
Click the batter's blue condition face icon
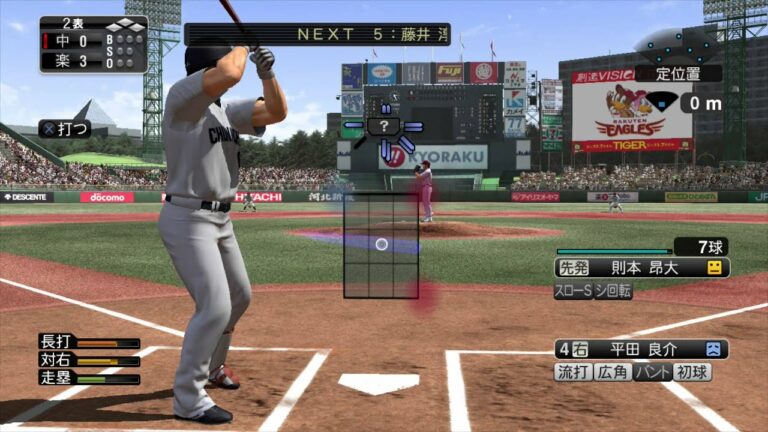pos(714,349)
